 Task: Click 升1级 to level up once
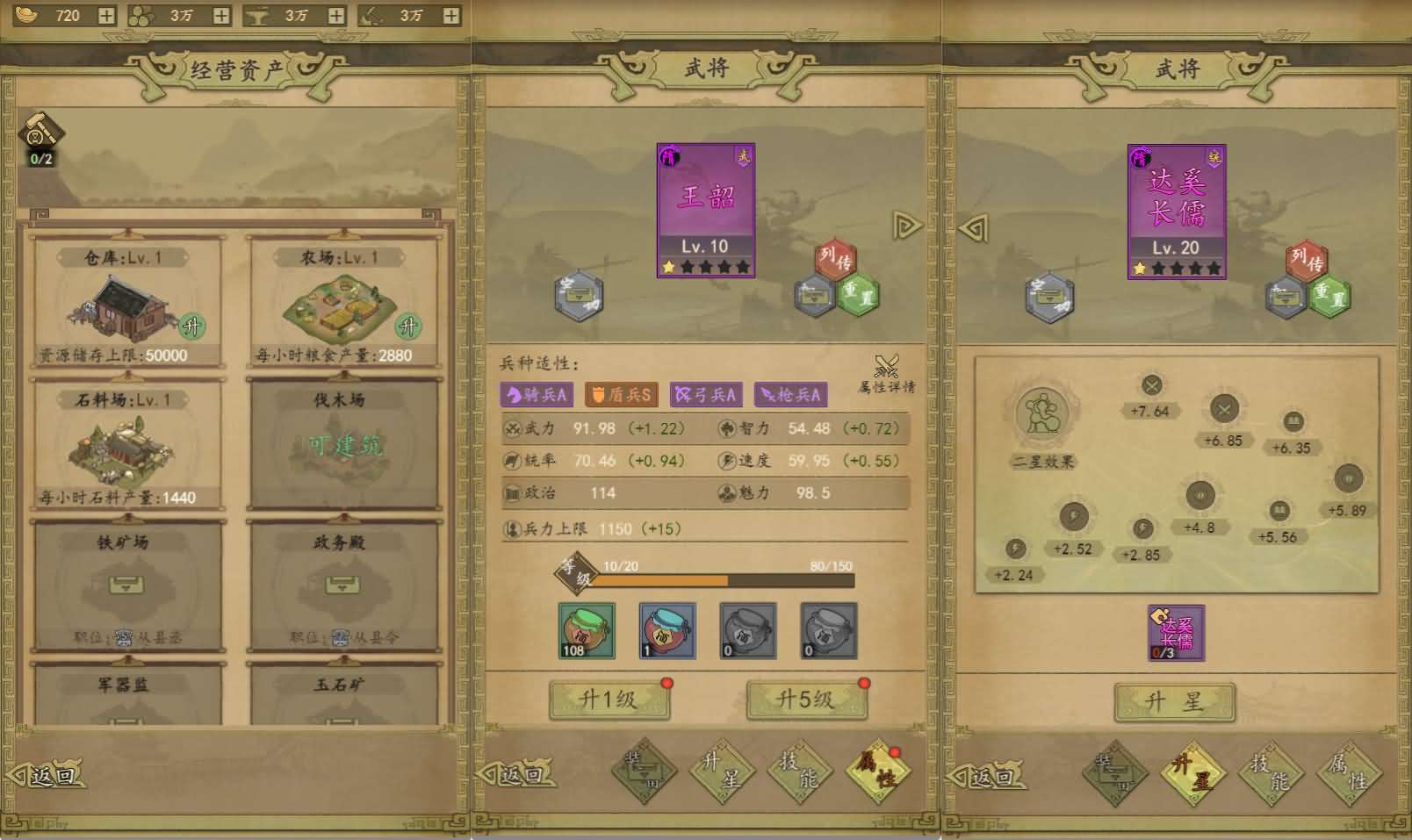click(x=609, y=700)
